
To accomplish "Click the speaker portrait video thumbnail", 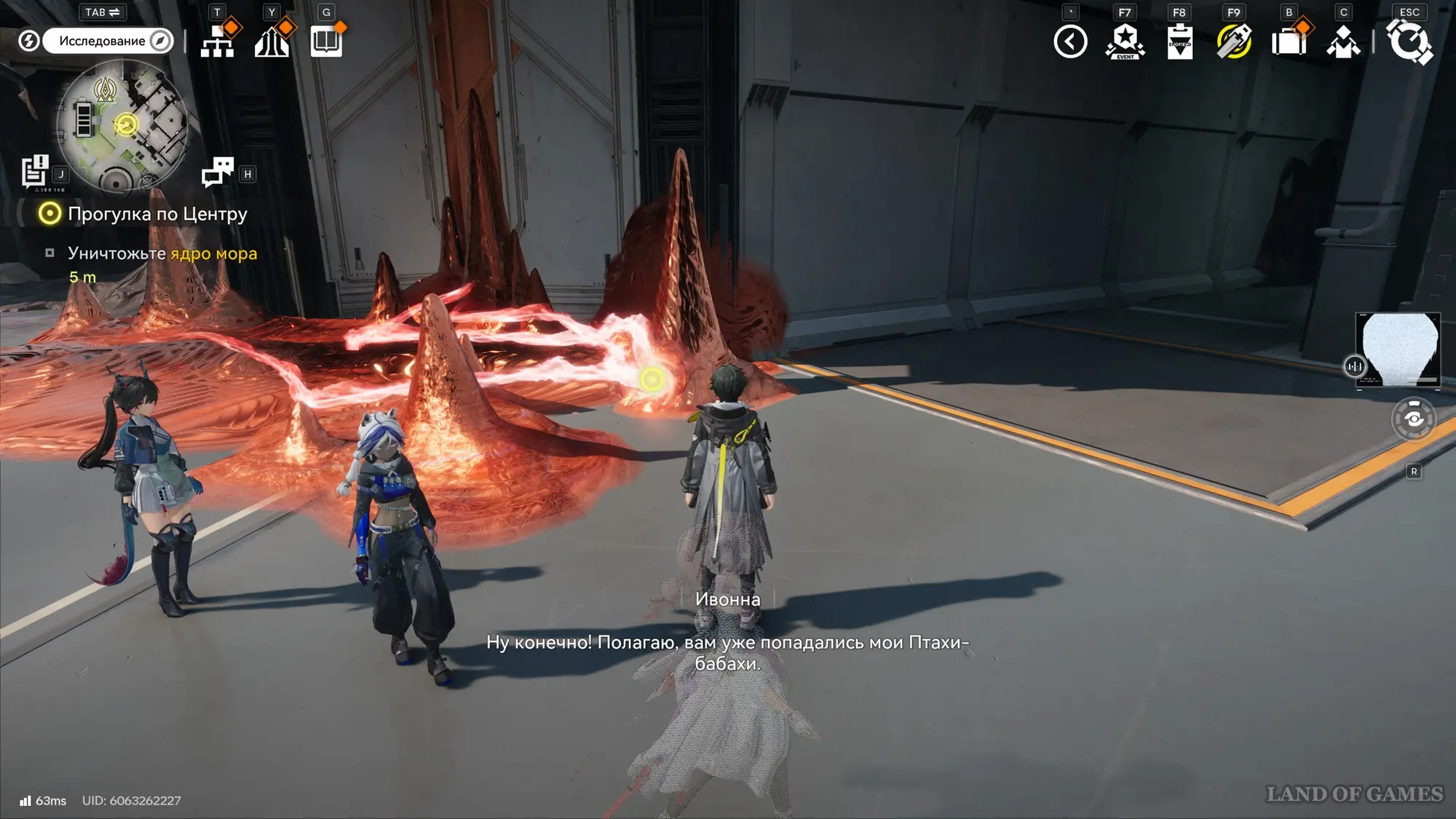I will (1399, 349).
